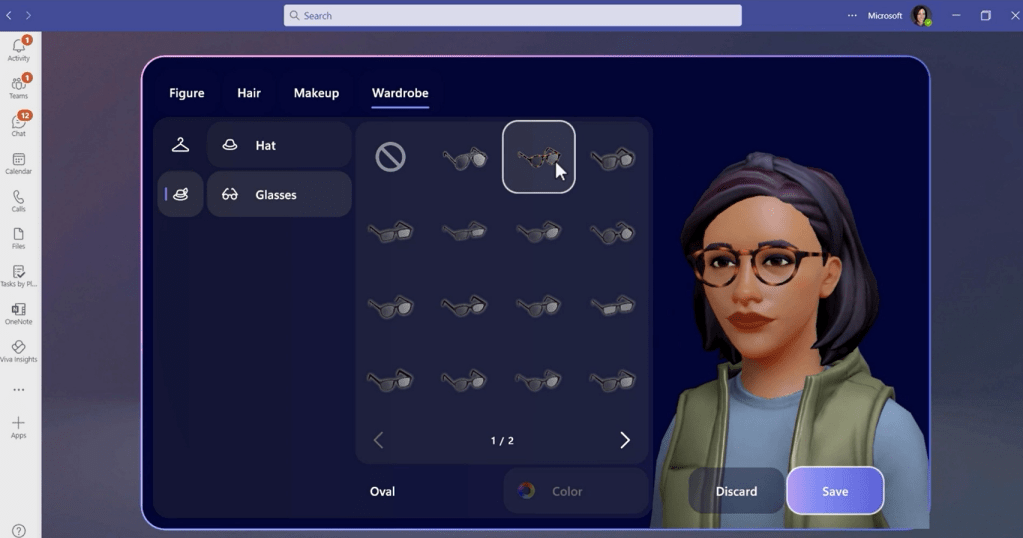
Task: Discard avatar changes
Action: pos(736,491)
